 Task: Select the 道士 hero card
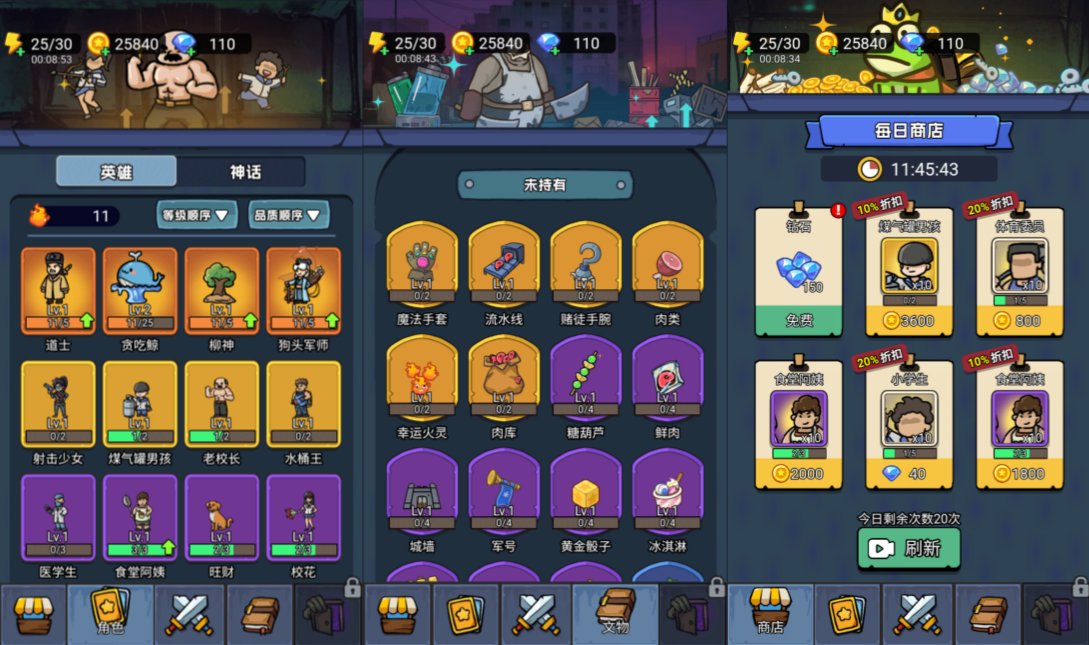(58, 290)
